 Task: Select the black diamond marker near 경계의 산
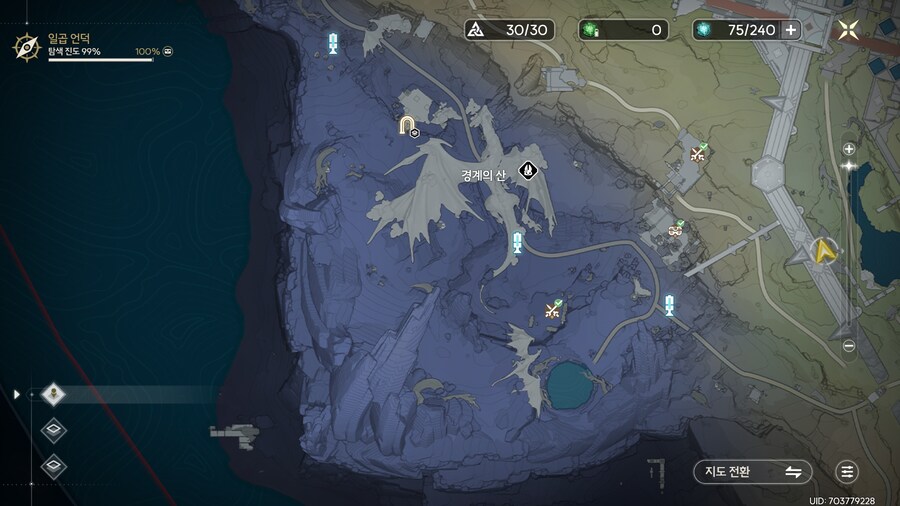click(528, 170)
